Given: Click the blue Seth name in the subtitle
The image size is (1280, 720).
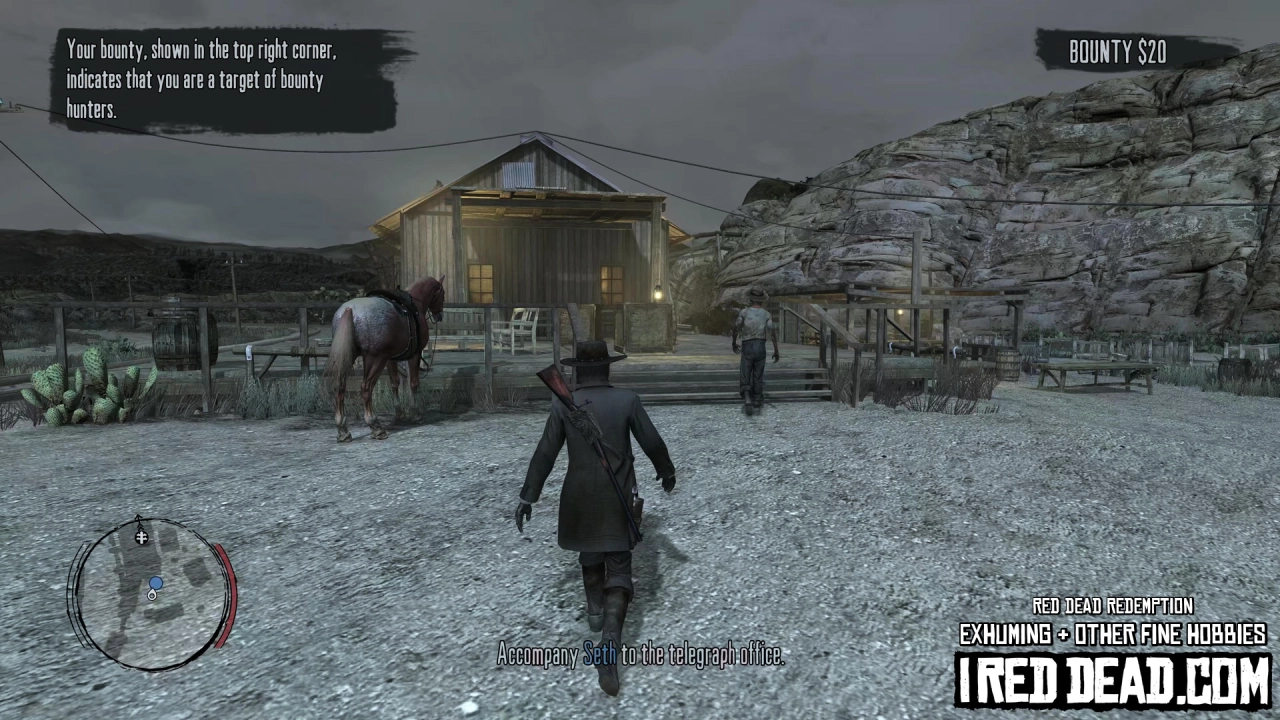Looking at the screenshot, I should [597, 655].
